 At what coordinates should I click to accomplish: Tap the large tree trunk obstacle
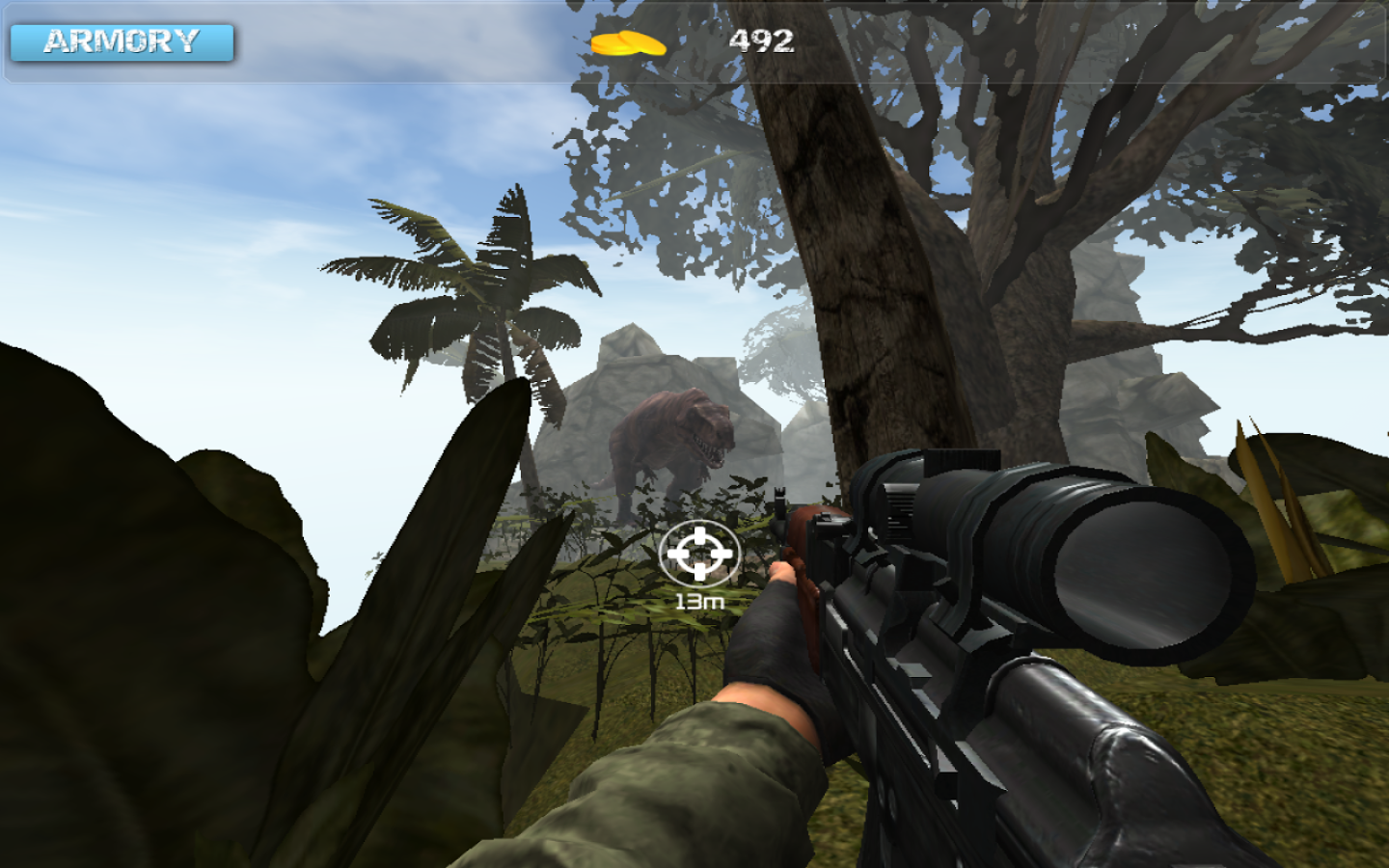[x=878, y=289]
